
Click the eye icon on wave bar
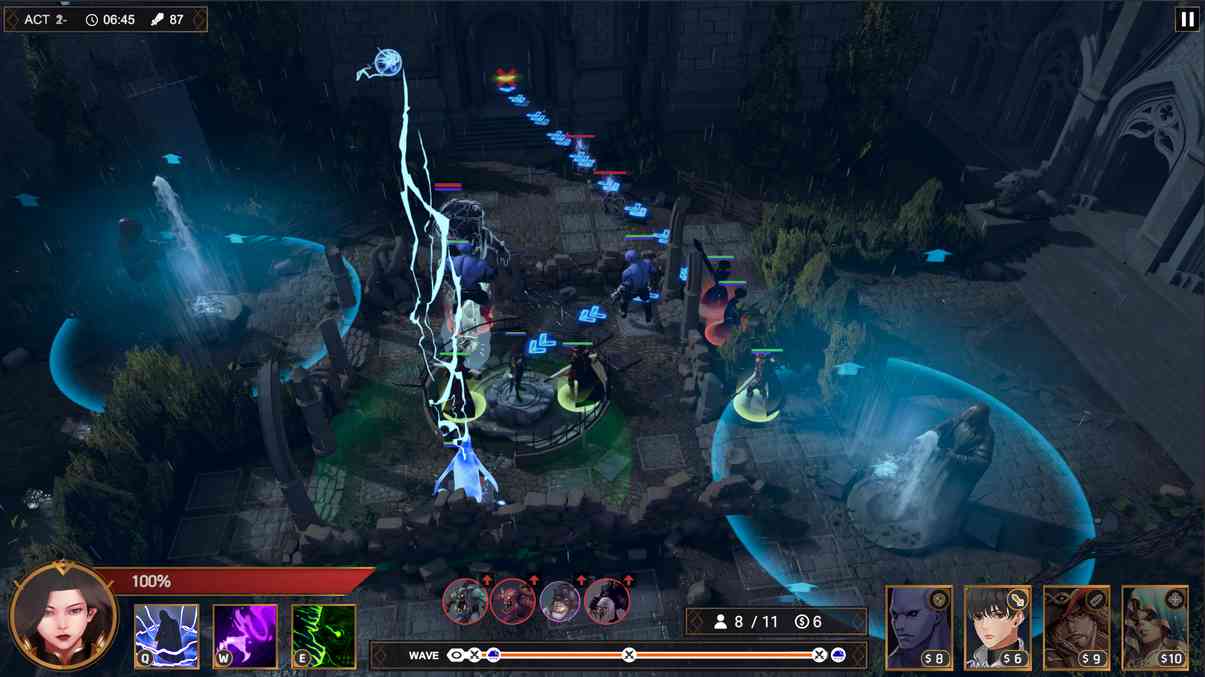coord(456,655)
